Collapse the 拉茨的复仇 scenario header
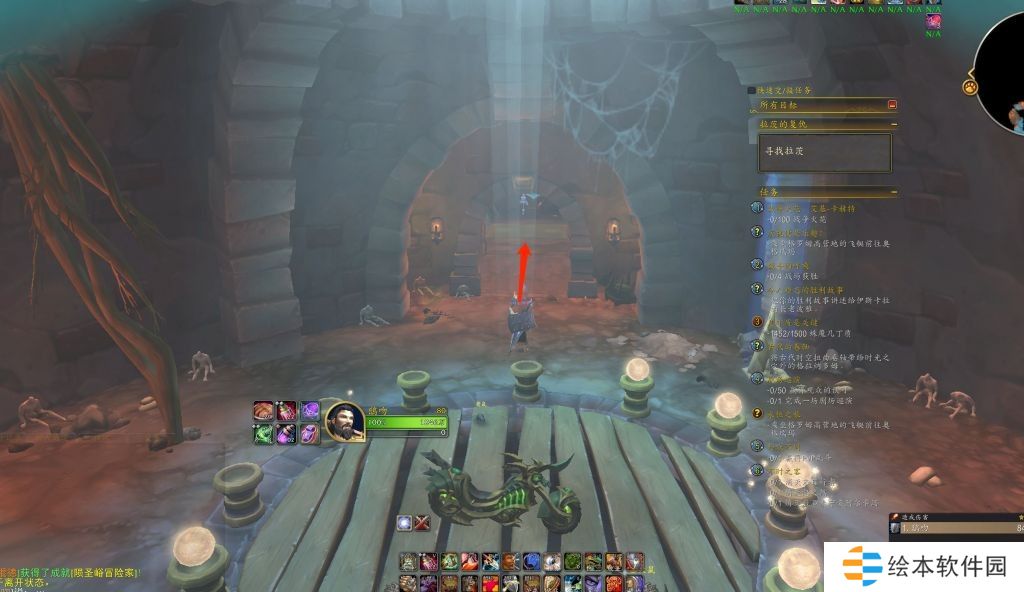 [x=893, y=124]
